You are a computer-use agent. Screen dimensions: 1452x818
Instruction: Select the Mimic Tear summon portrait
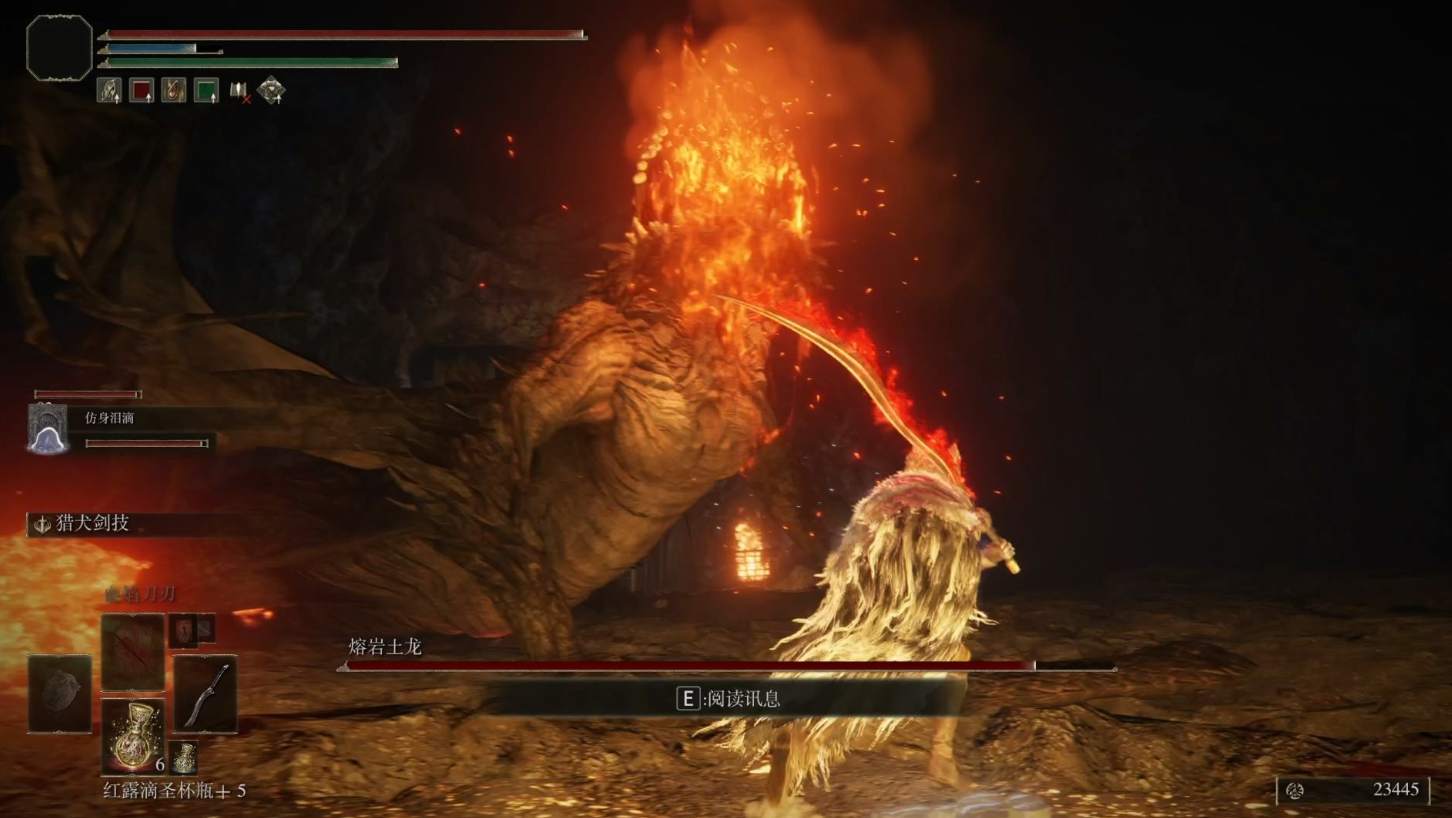coord(47,429)
